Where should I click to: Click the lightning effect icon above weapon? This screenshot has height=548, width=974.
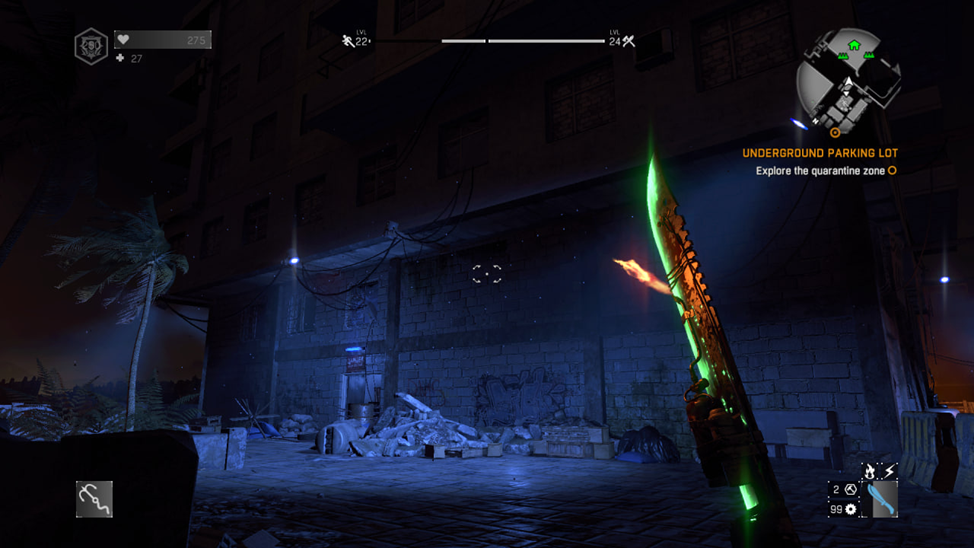(889, 470)
